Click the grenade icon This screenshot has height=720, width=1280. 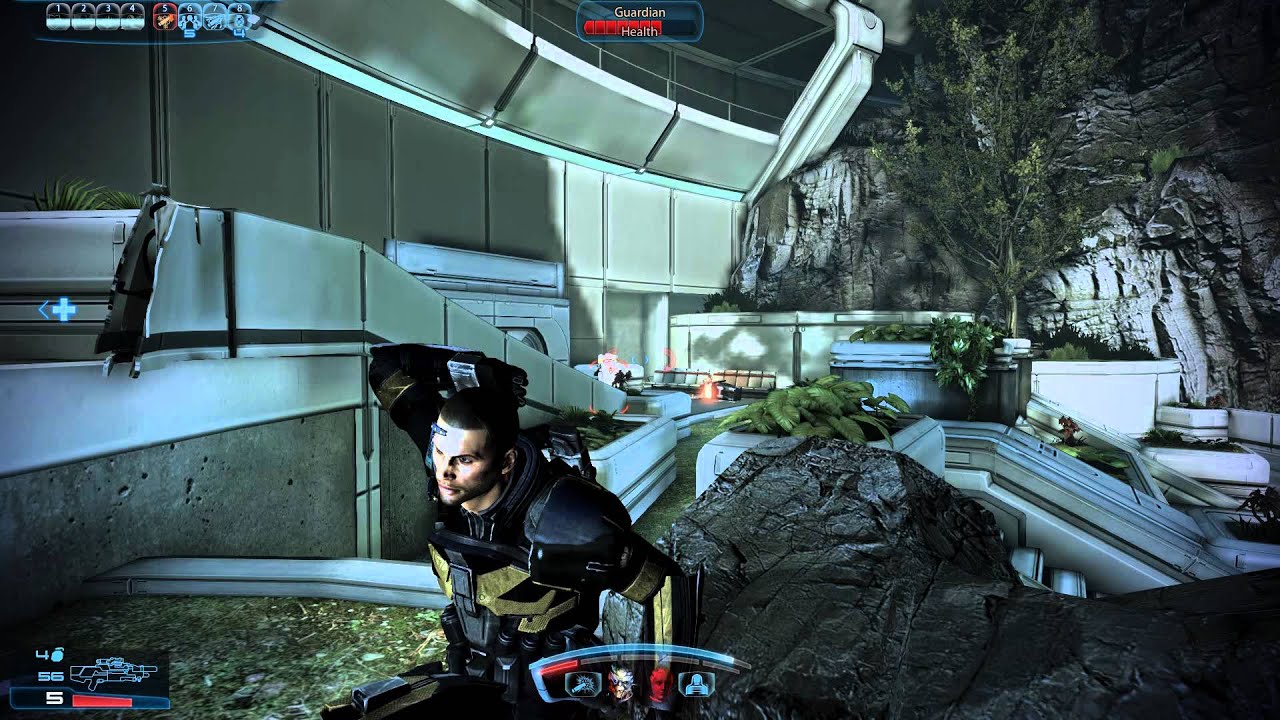pyautogui.click(x=56, y=655)
